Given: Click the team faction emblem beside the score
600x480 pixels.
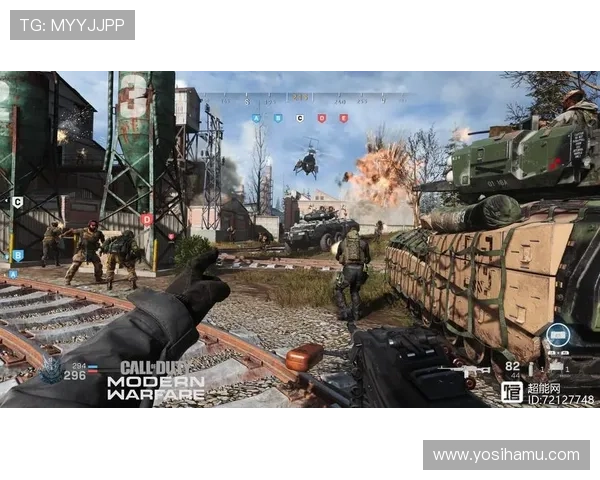Looking at the screenshot, I should click(x=51, y=369).
